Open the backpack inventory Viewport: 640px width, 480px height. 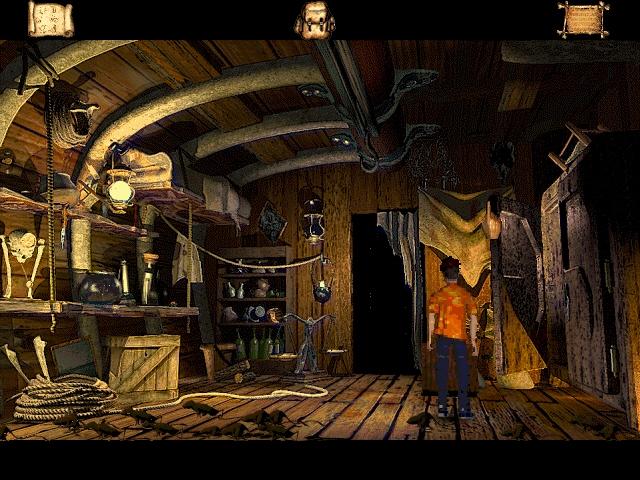tap(315, 20)
